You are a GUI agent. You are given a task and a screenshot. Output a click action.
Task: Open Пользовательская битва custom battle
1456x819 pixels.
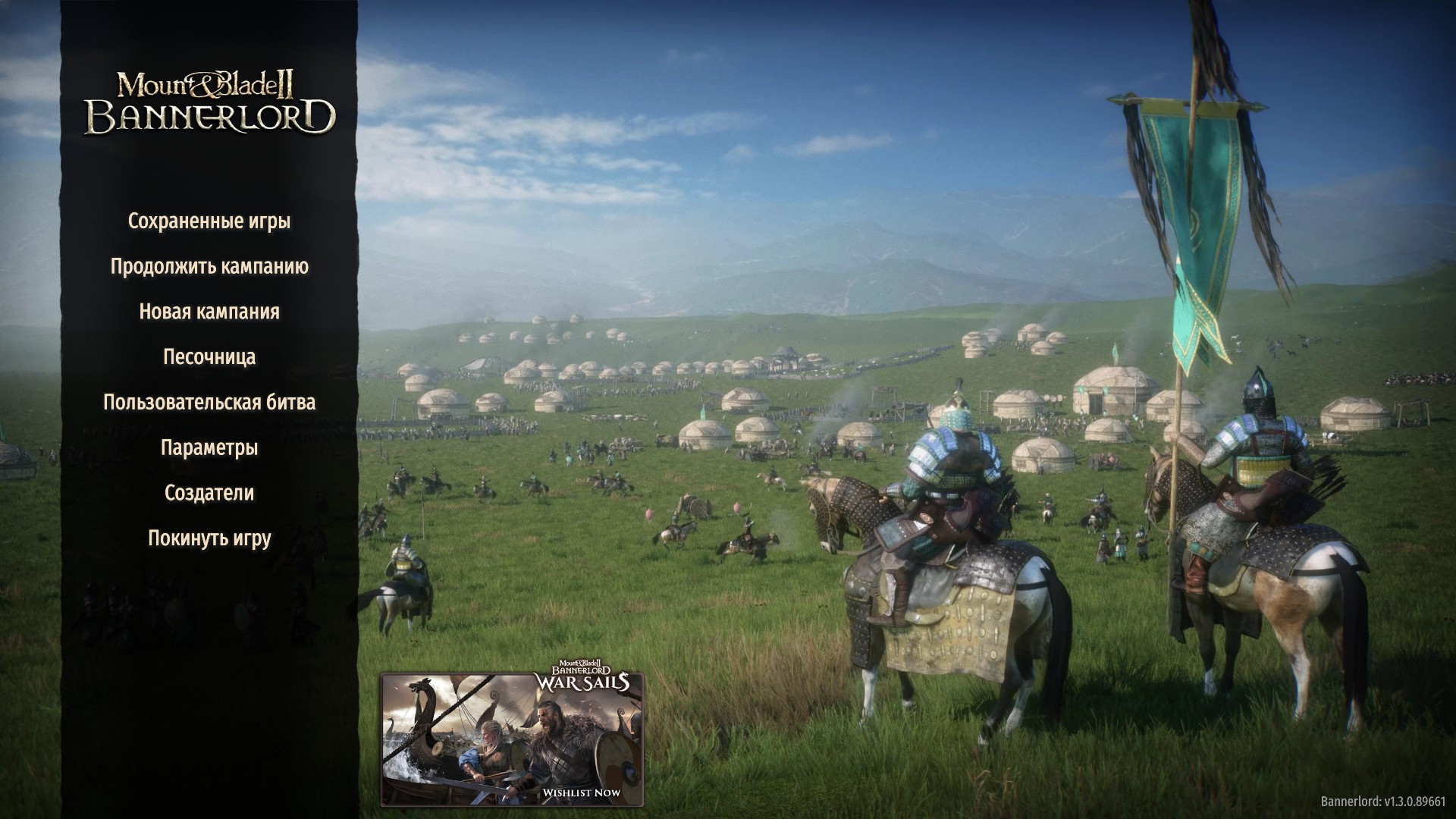tap(209, 402)
